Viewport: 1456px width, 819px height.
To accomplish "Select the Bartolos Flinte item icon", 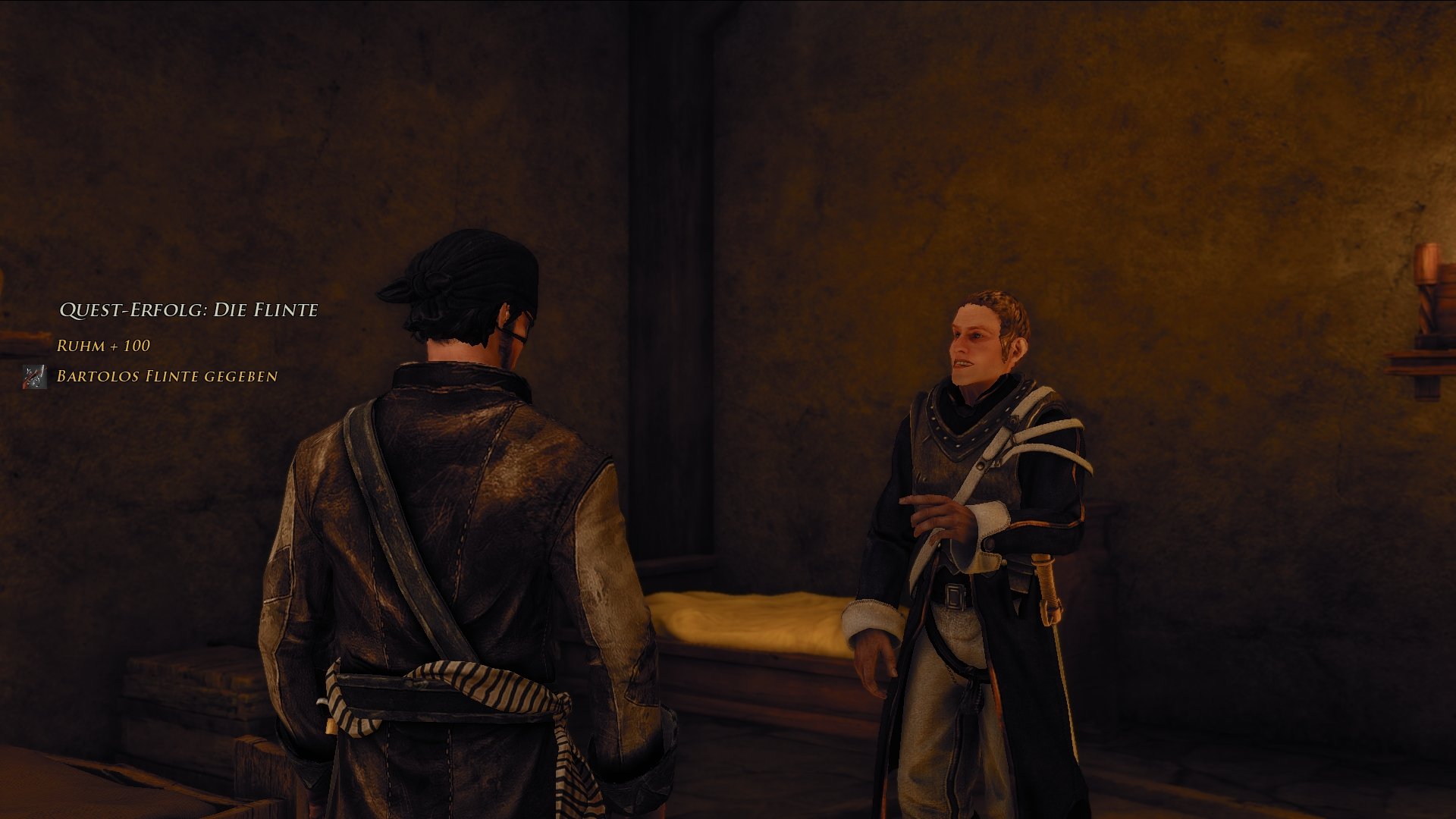I will click(35, 377).
